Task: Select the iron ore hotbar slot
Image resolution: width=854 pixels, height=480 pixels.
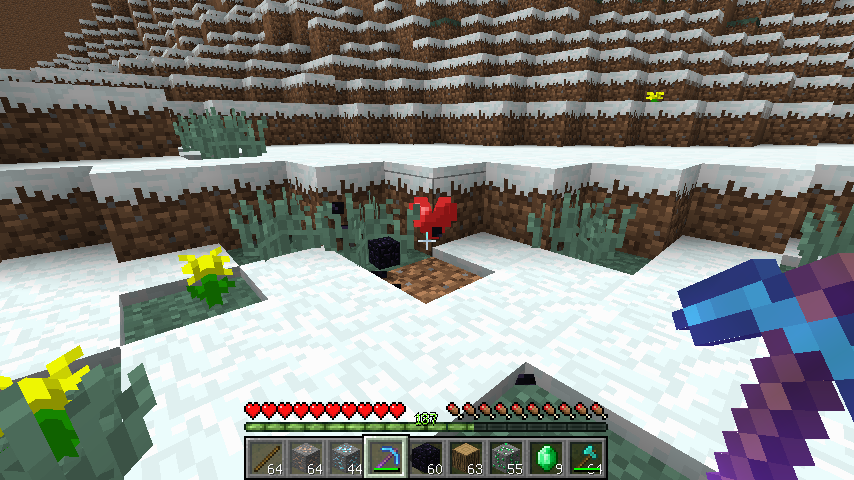Action: click(307, 456)
